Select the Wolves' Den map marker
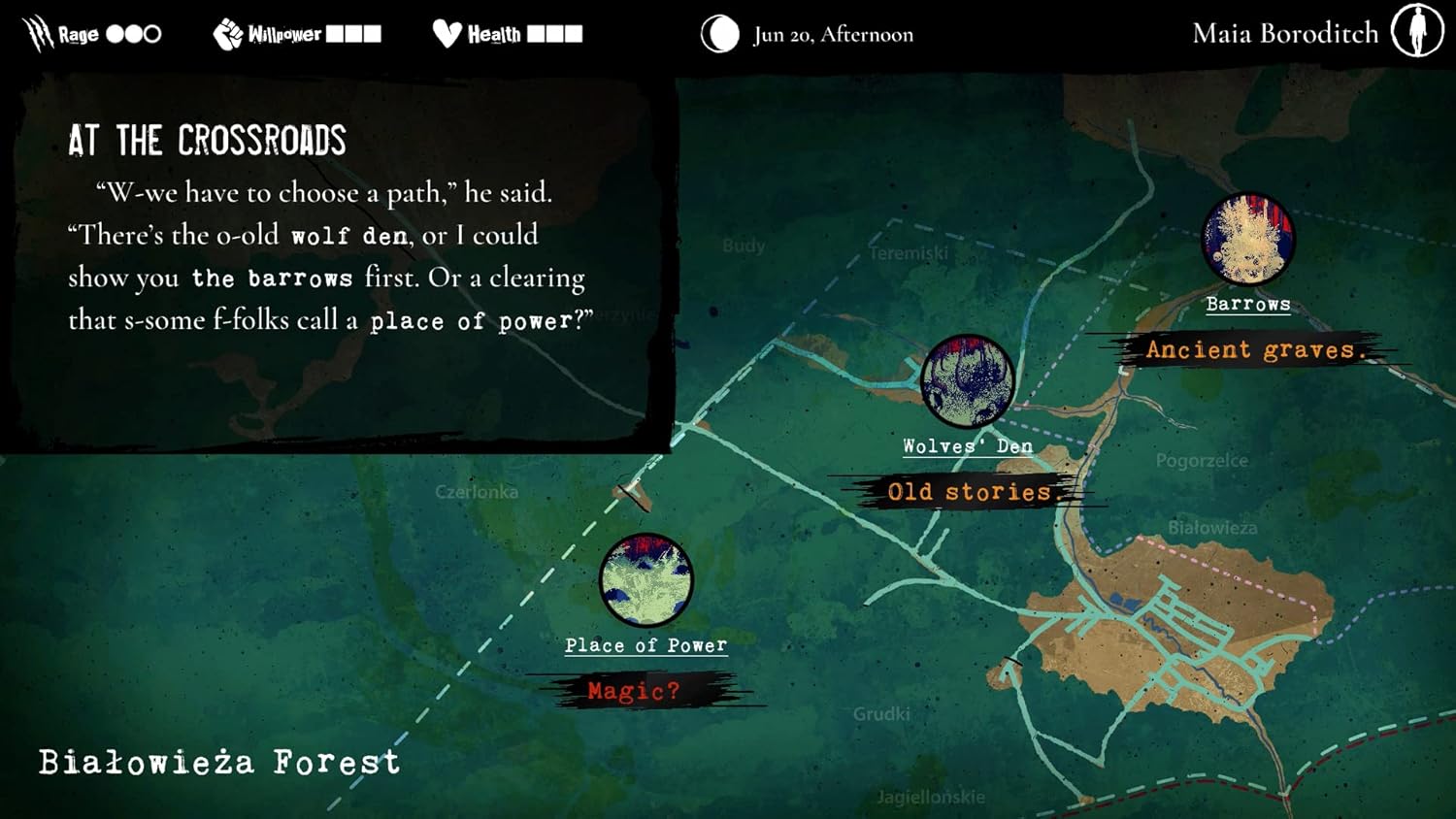Screen dimensions: 1456x819 967,381
